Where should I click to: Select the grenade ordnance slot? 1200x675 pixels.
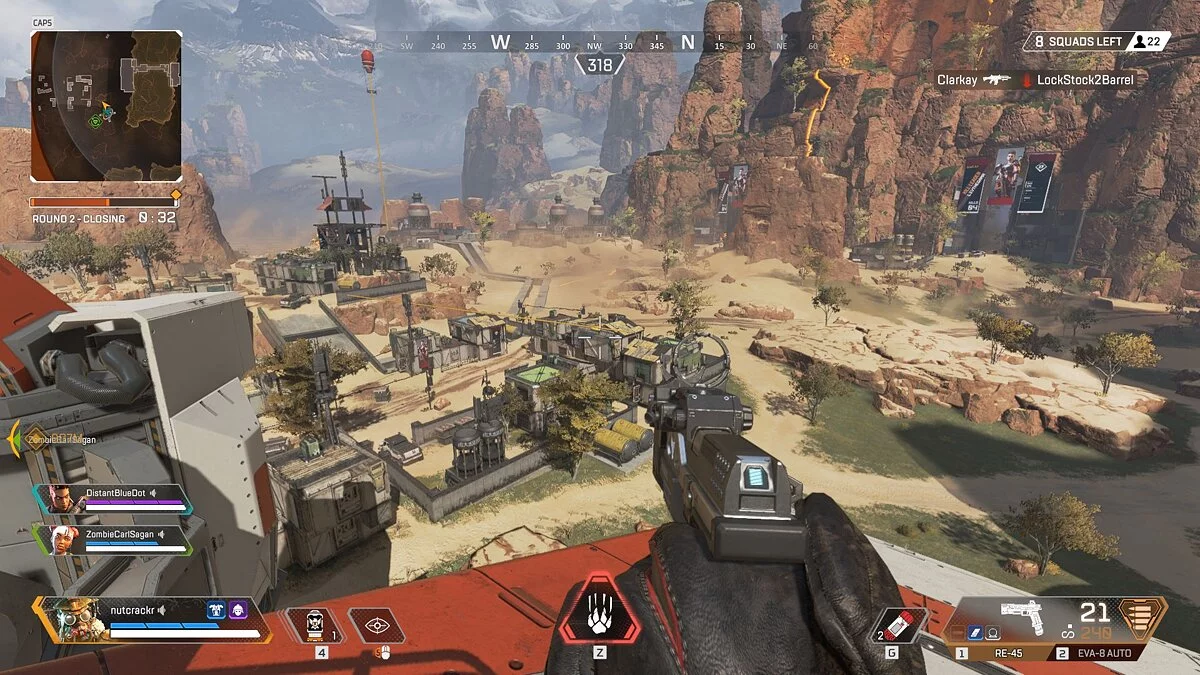[x=894, y=624]
